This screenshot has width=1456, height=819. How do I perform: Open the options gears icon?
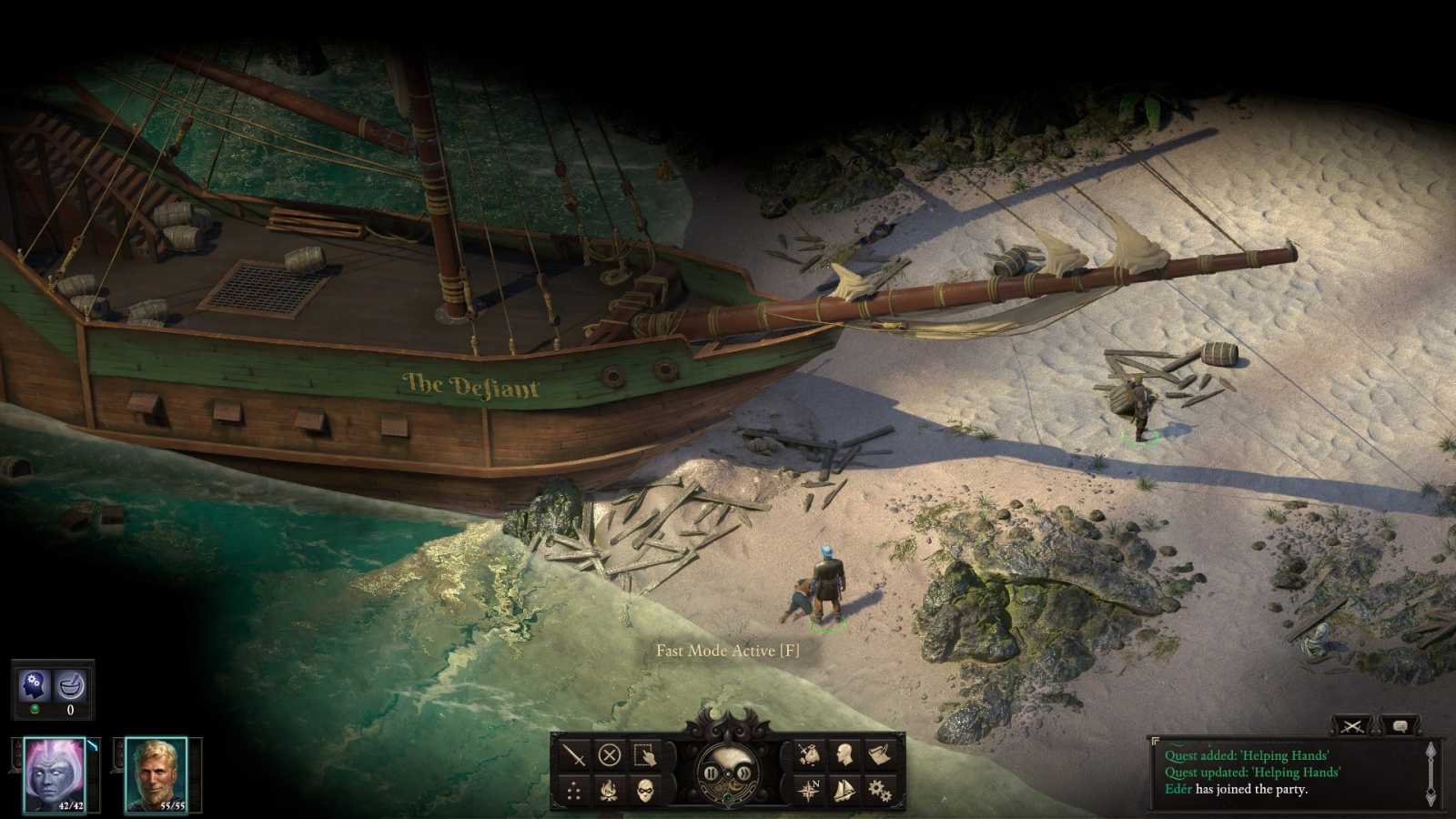tap(879, 790)
